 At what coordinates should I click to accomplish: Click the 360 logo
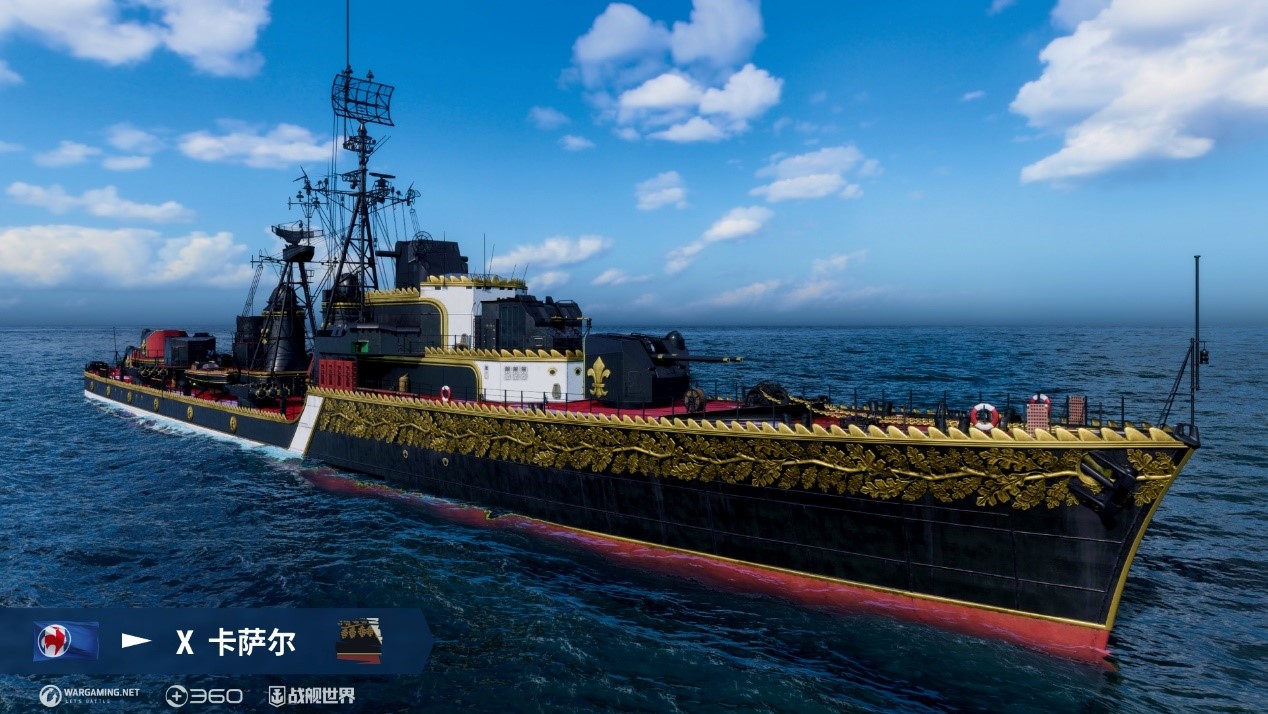coord(204,695)
